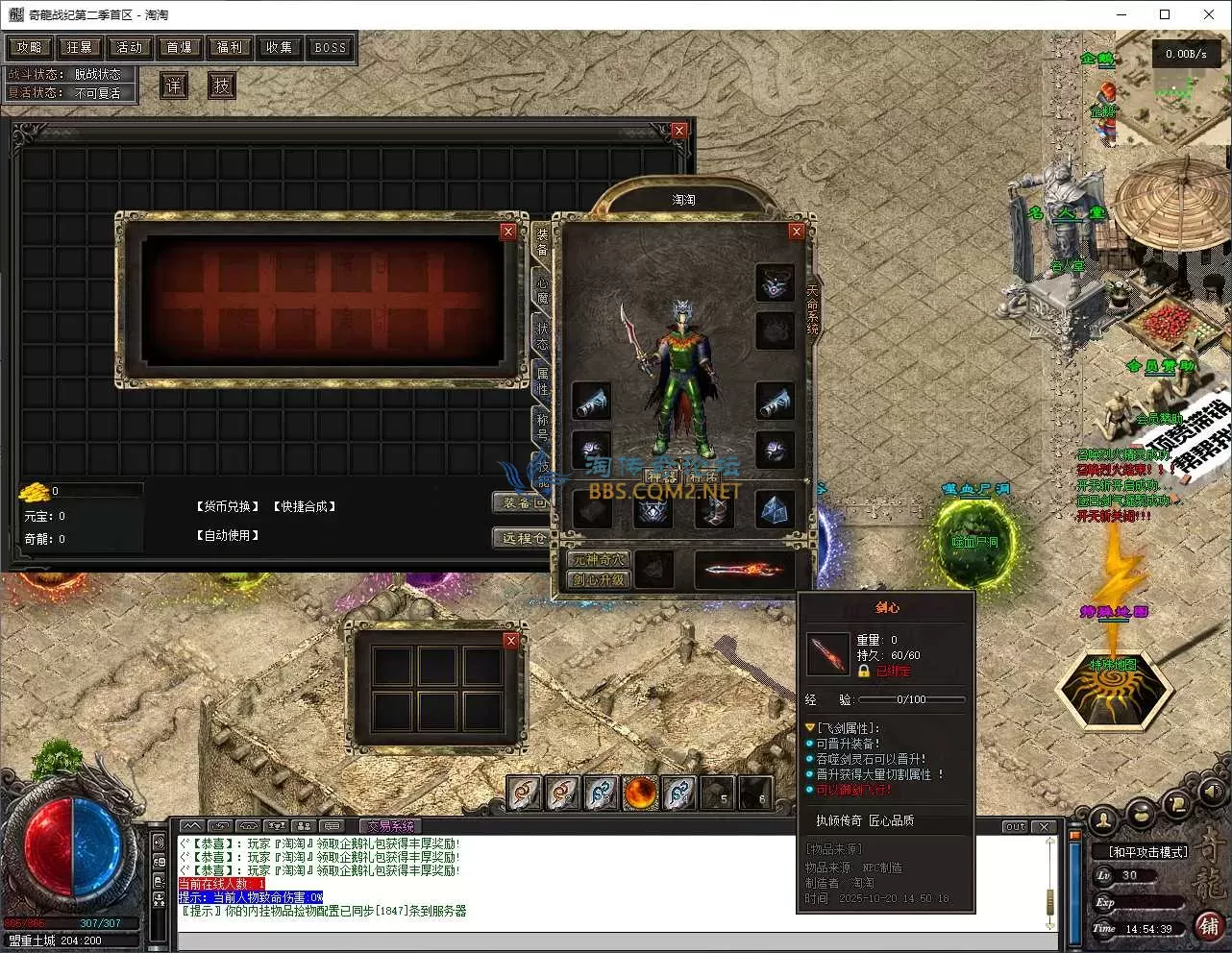Open 货币兑换 currency exchange

pos(228,506)
